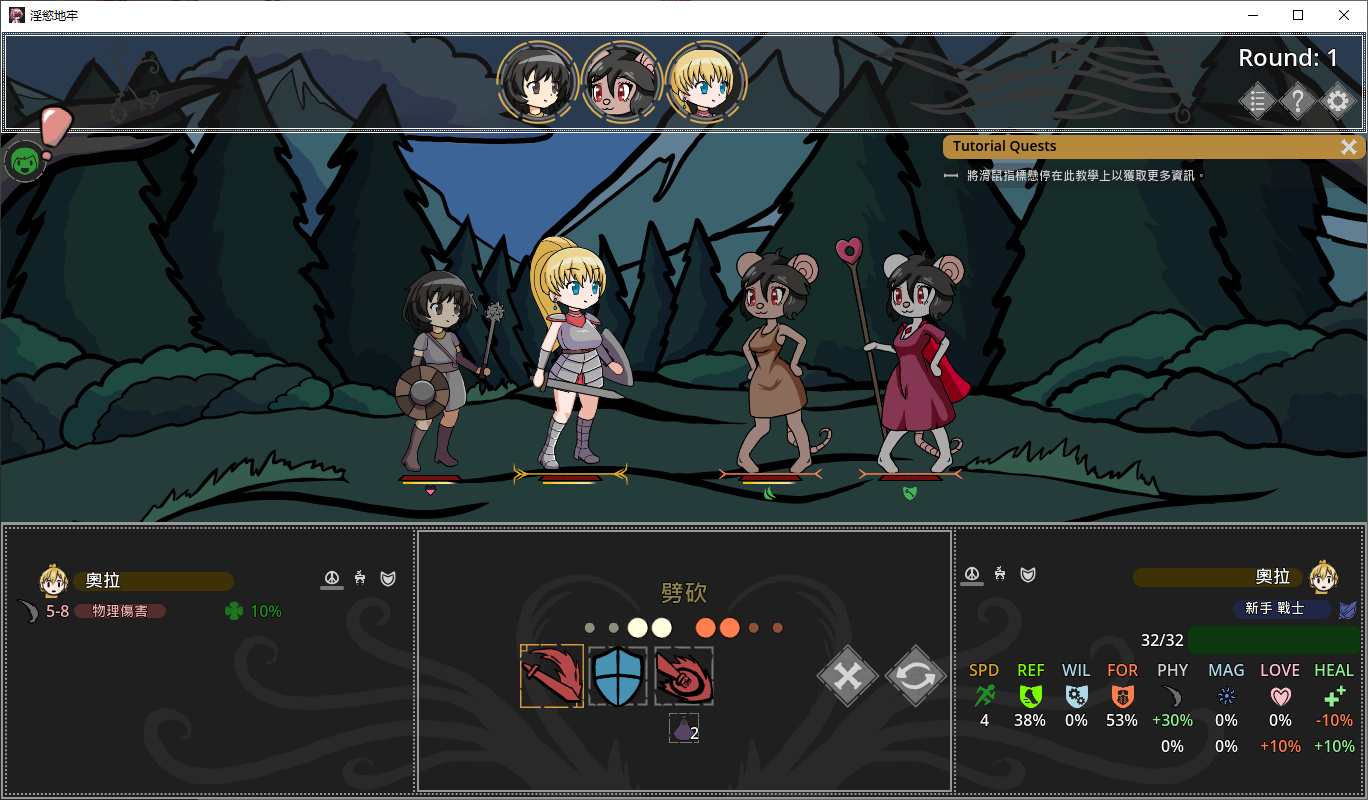
Task: Select the blue shield defend skill
Action: (617, 676)
